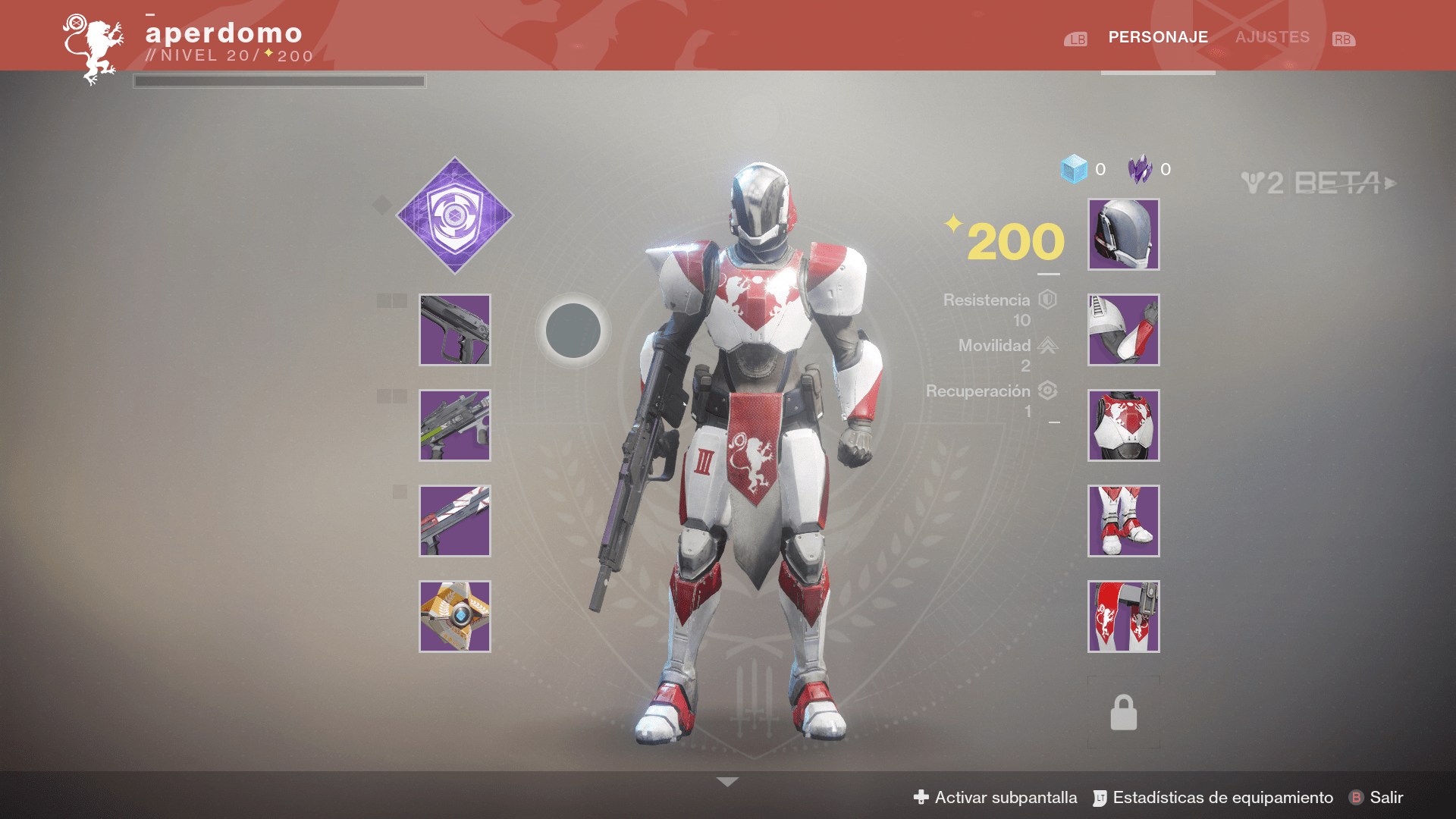
Task: Open the Ajustes tab
Action: coord(1272,37)
